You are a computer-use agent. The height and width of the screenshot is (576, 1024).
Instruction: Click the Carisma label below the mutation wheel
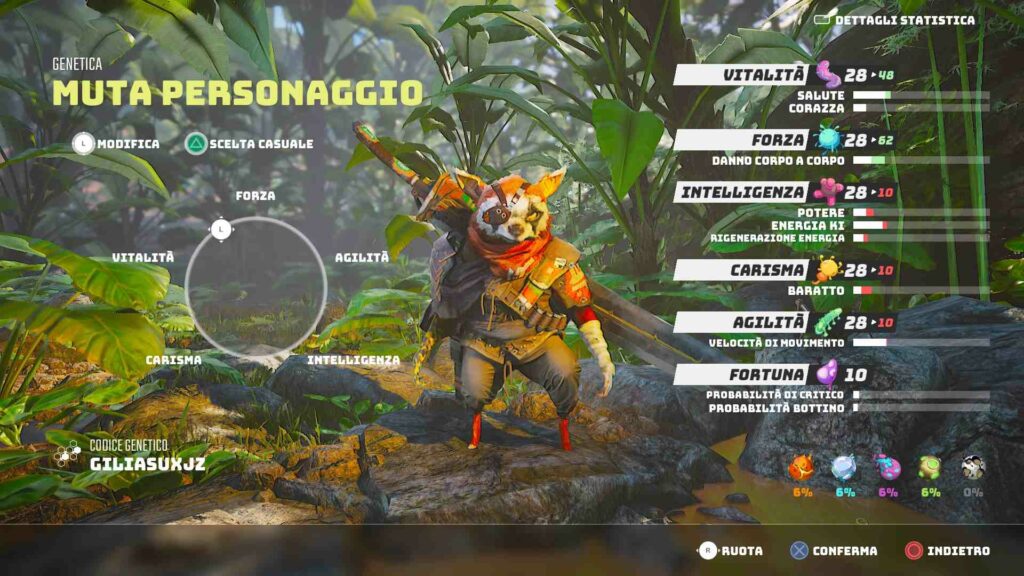[x=173, y=359]
